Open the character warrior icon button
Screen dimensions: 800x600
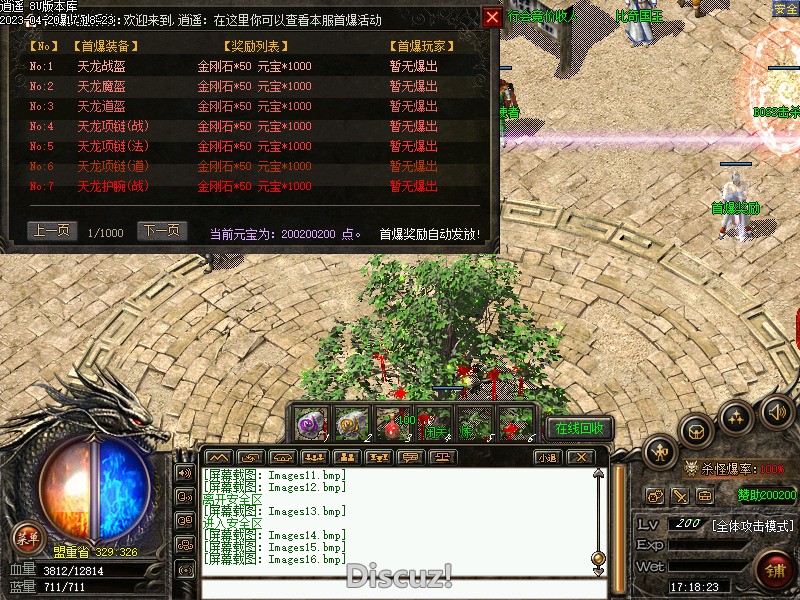click(x=658, y=453)
